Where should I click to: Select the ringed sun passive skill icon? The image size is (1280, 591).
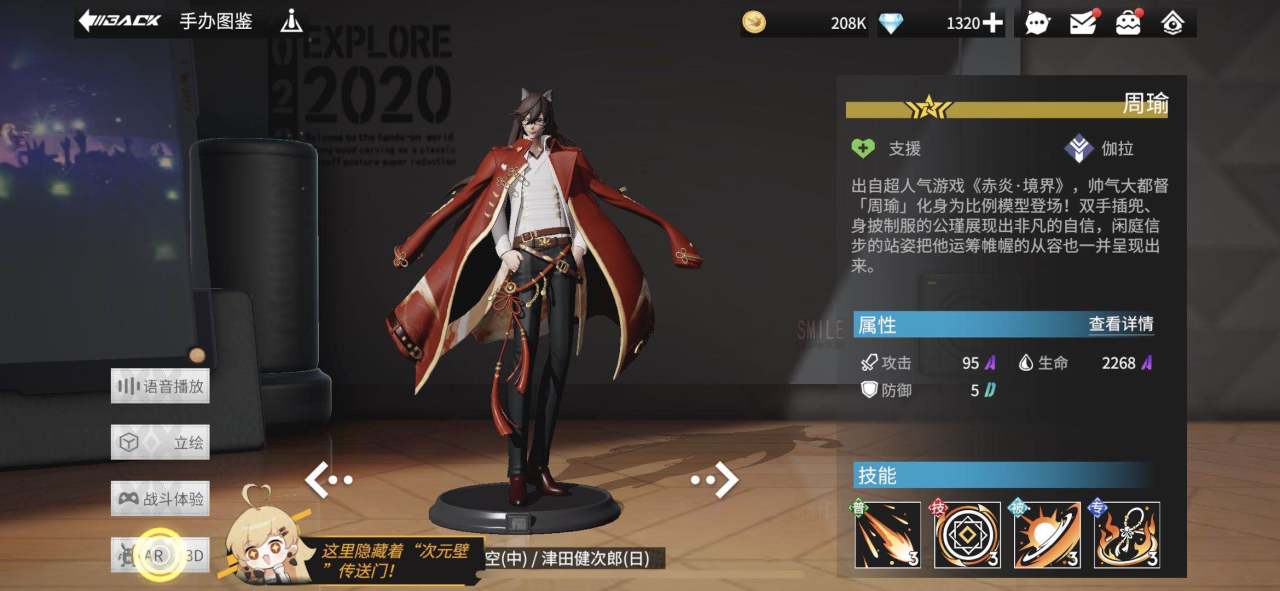1047,535
